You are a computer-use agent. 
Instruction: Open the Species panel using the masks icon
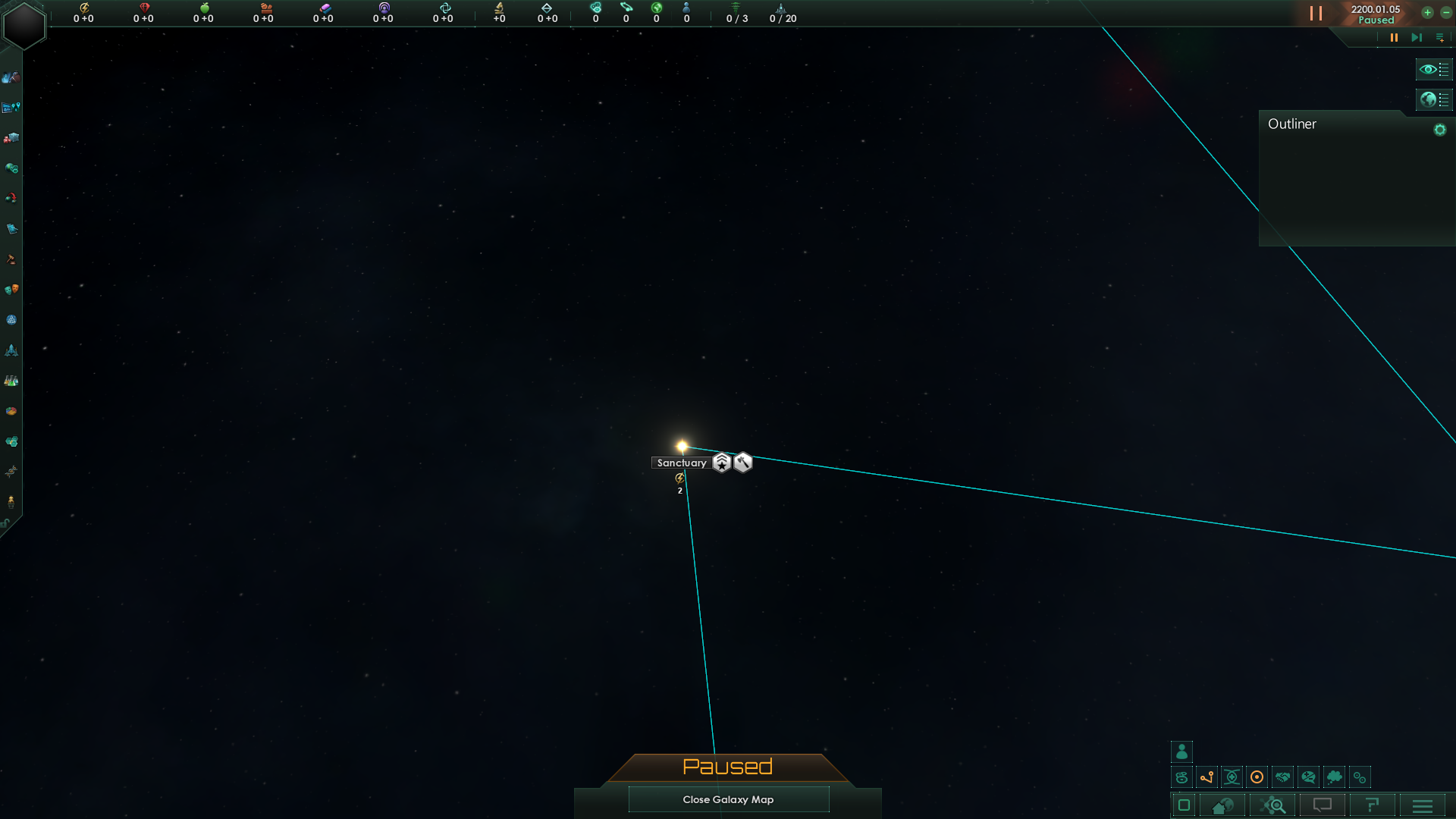tap(11, 290)
